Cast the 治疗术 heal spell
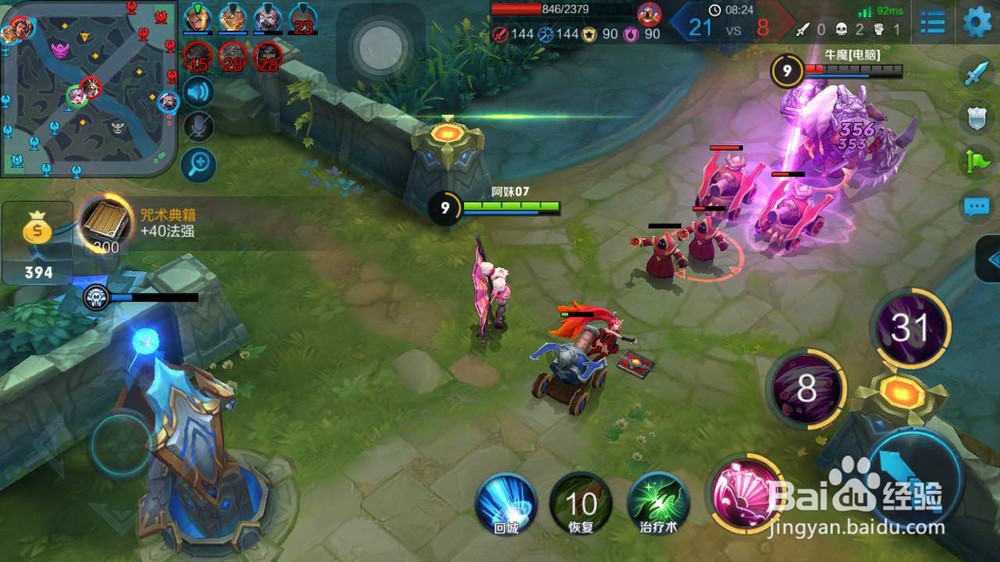 pyautogui.click(x=658, y=503)
